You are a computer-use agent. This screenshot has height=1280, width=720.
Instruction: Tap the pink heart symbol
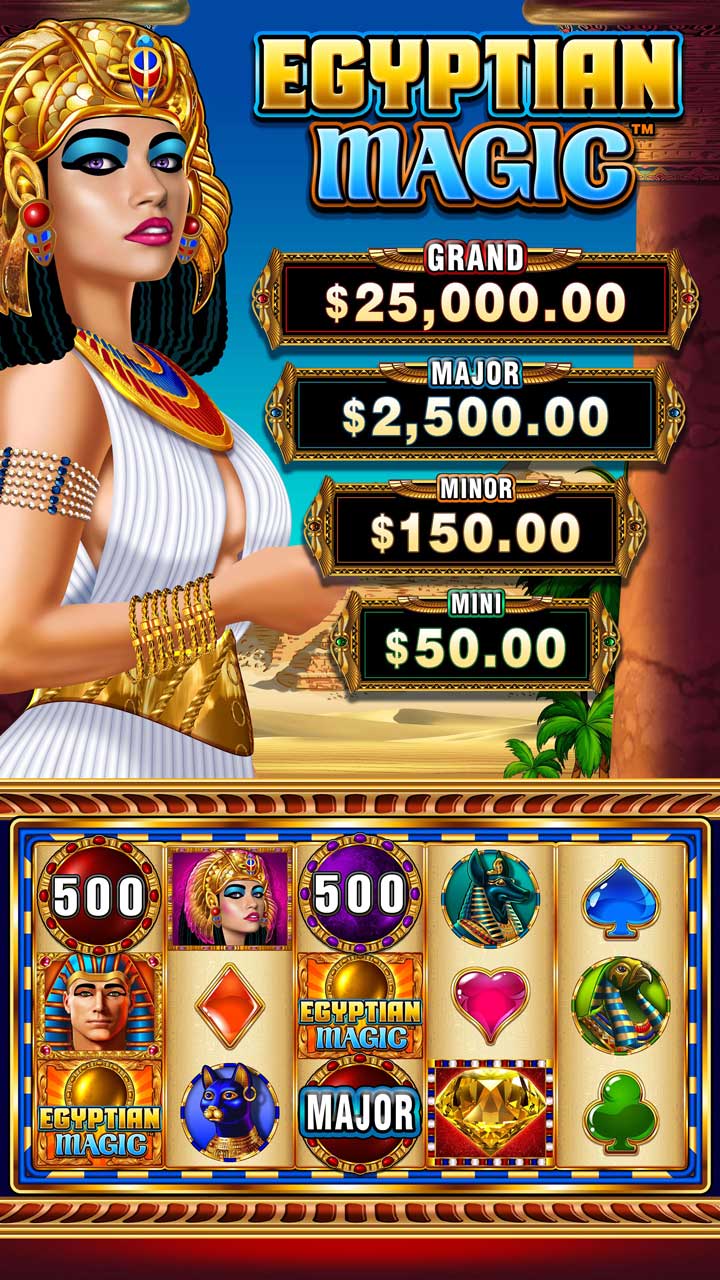click(x=490, y=1003)
